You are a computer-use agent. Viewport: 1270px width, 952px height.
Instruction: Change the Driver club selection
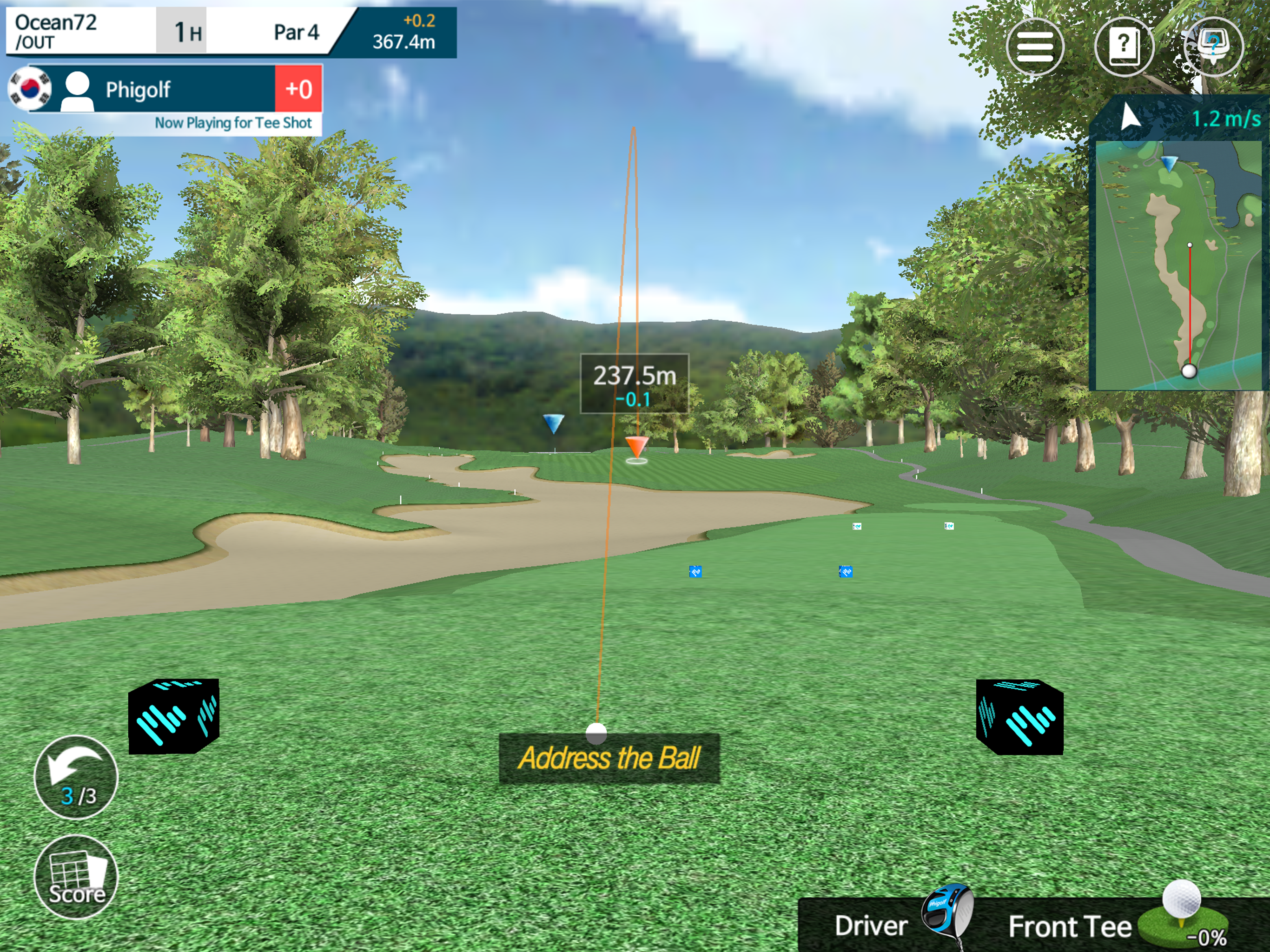896,925
